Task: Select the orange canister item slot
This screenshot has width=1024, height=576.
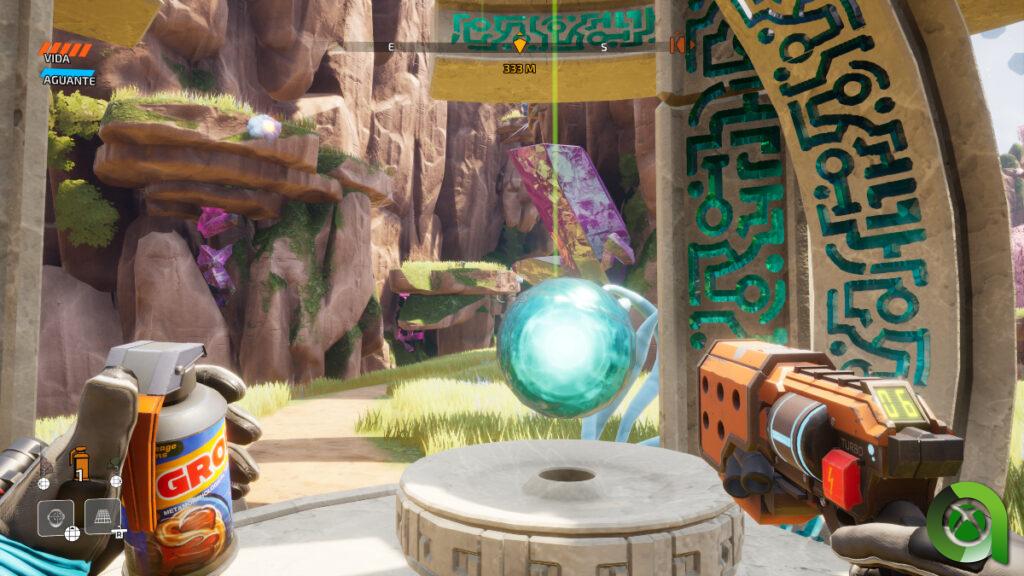Action: tap(80, 463)
